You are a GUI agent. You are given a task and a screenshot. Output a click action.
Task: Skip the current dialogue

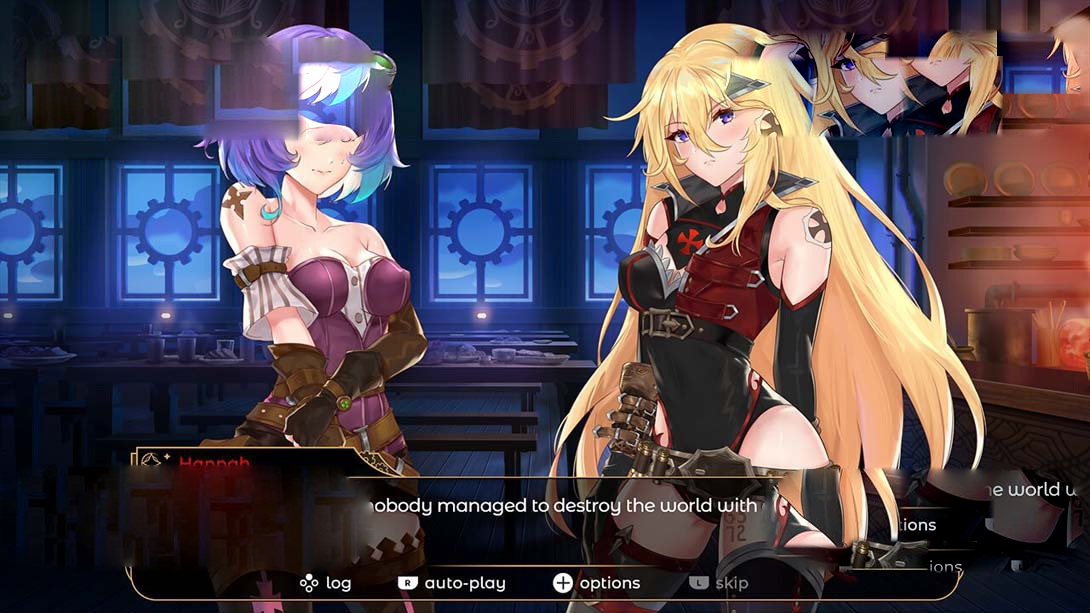coord(719,583)
